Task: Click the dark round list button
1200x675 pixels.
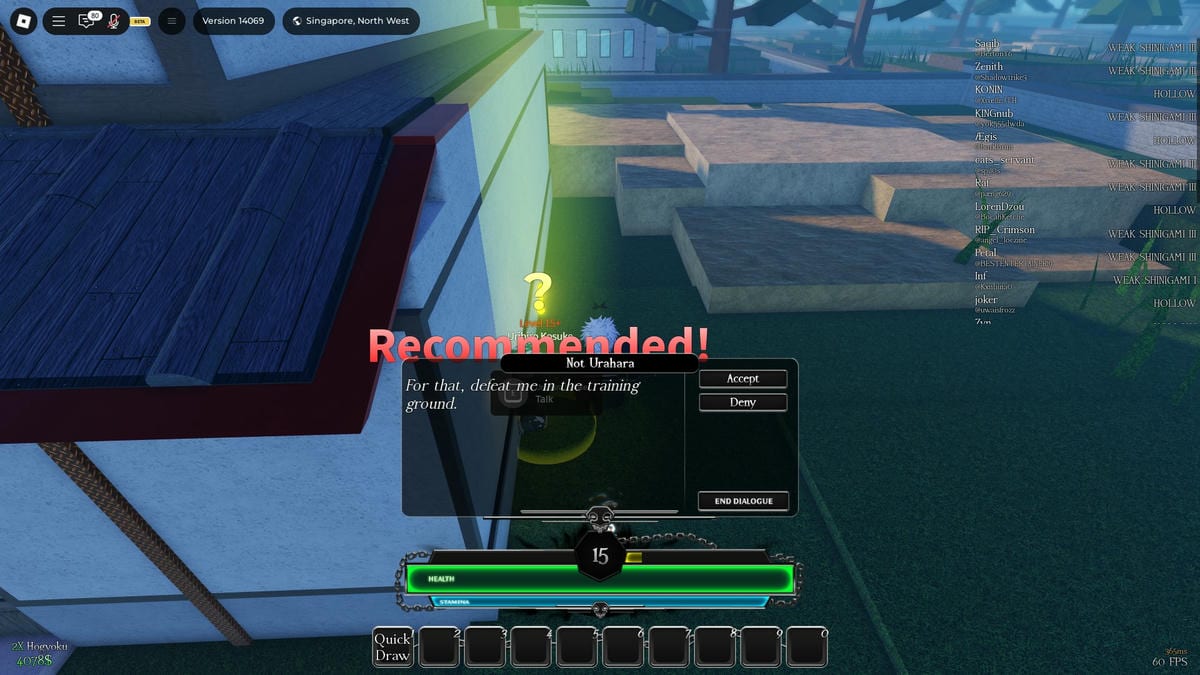Action: 171,21
